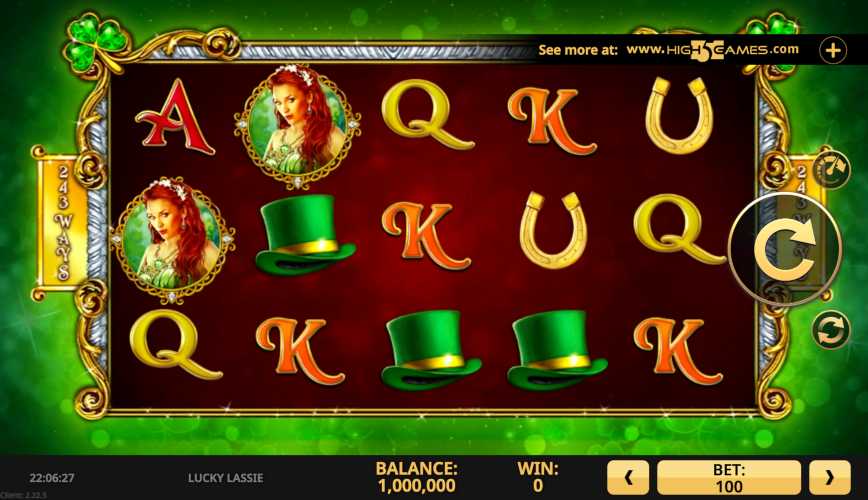
Task: Increase the bet with the right arrow
Action: pyautogui.click(x=829, y=478)
